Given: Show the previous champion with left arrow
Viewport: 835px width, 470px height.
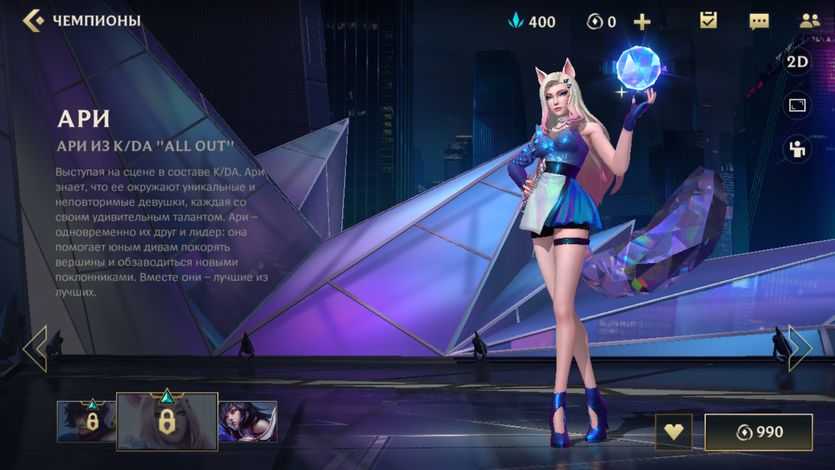Looking at the screenshot, I should tap(35, 348).
